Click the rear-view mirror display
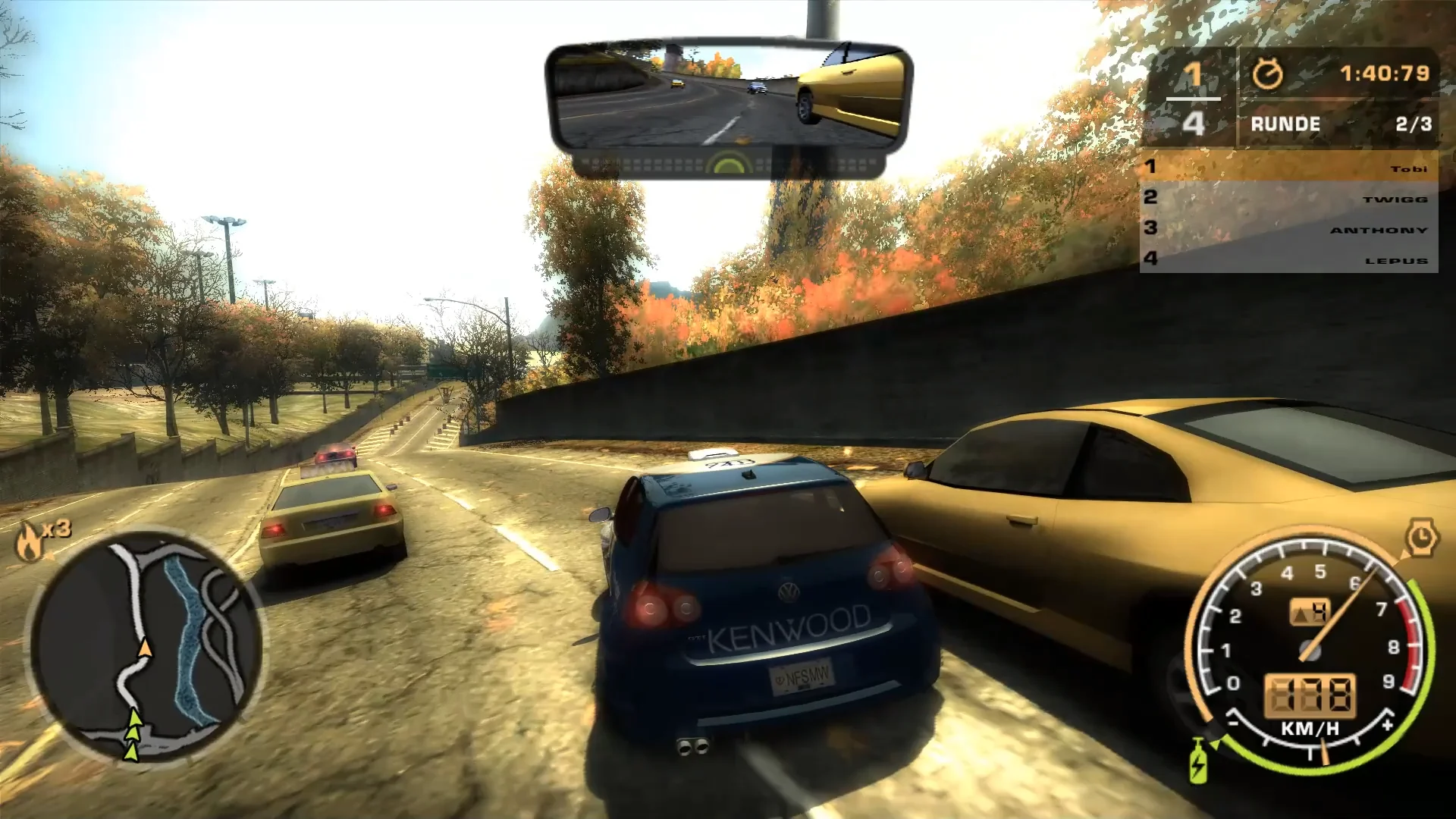 [728, 96]
